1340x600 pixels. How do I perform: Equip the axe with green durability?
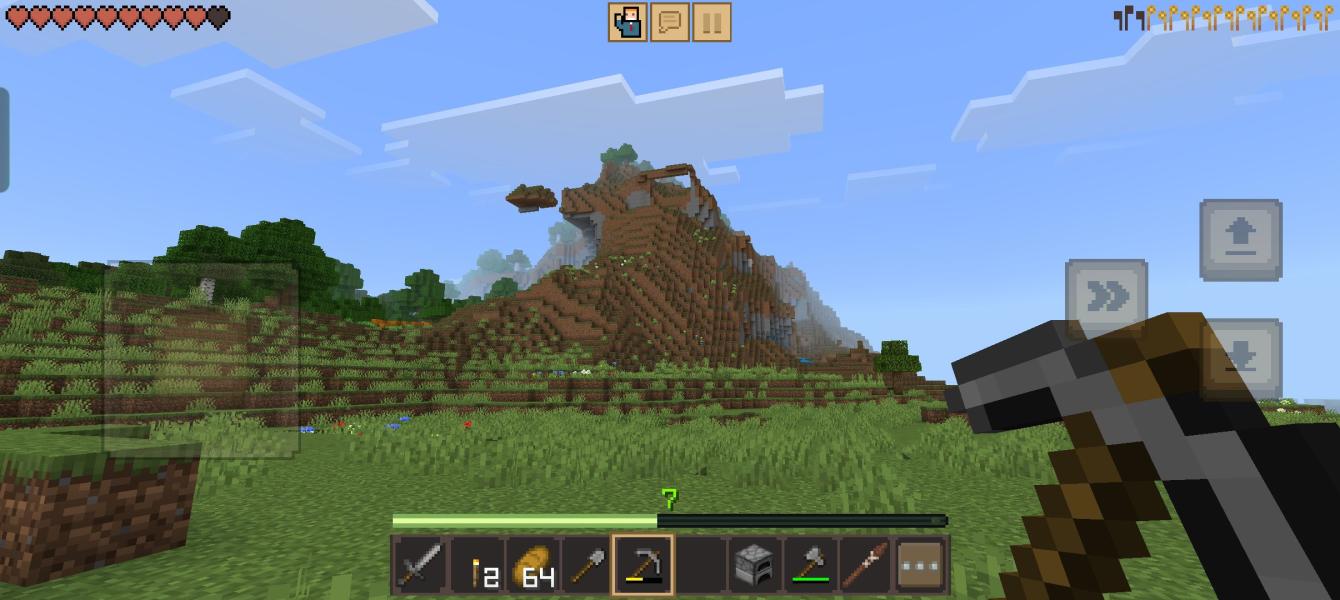pos(810,565)
